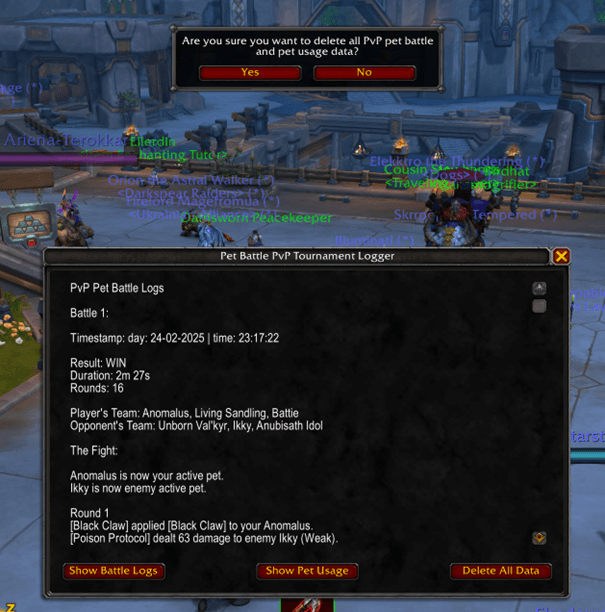This screenshot has height=612, width=605.
Task: Close the Pet Battle PvP Tournament Logger
Action: tap(561, 256)
